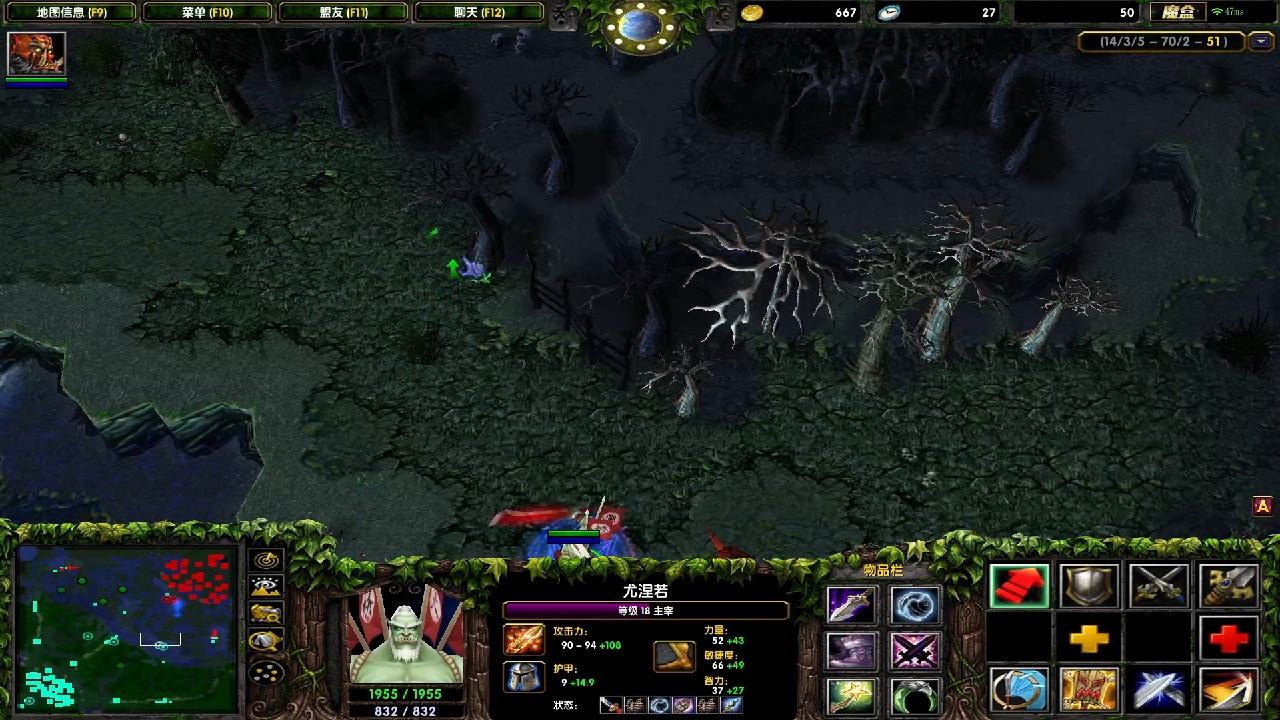Open the 盟友 (F11) allies menu
The height and width of the screenshot is (720, 1280).
(343, 12)
